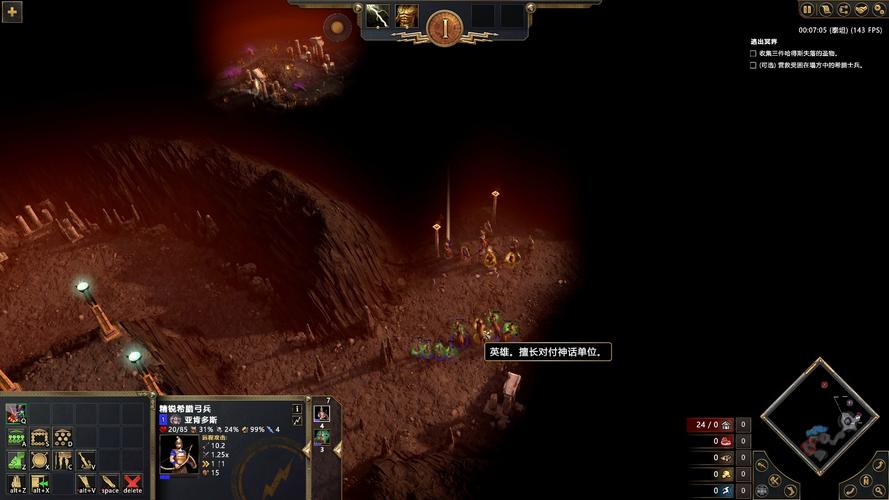Open the handshake diplomacy menu
This screenshot has height=500, width=889.
point(860,10)
